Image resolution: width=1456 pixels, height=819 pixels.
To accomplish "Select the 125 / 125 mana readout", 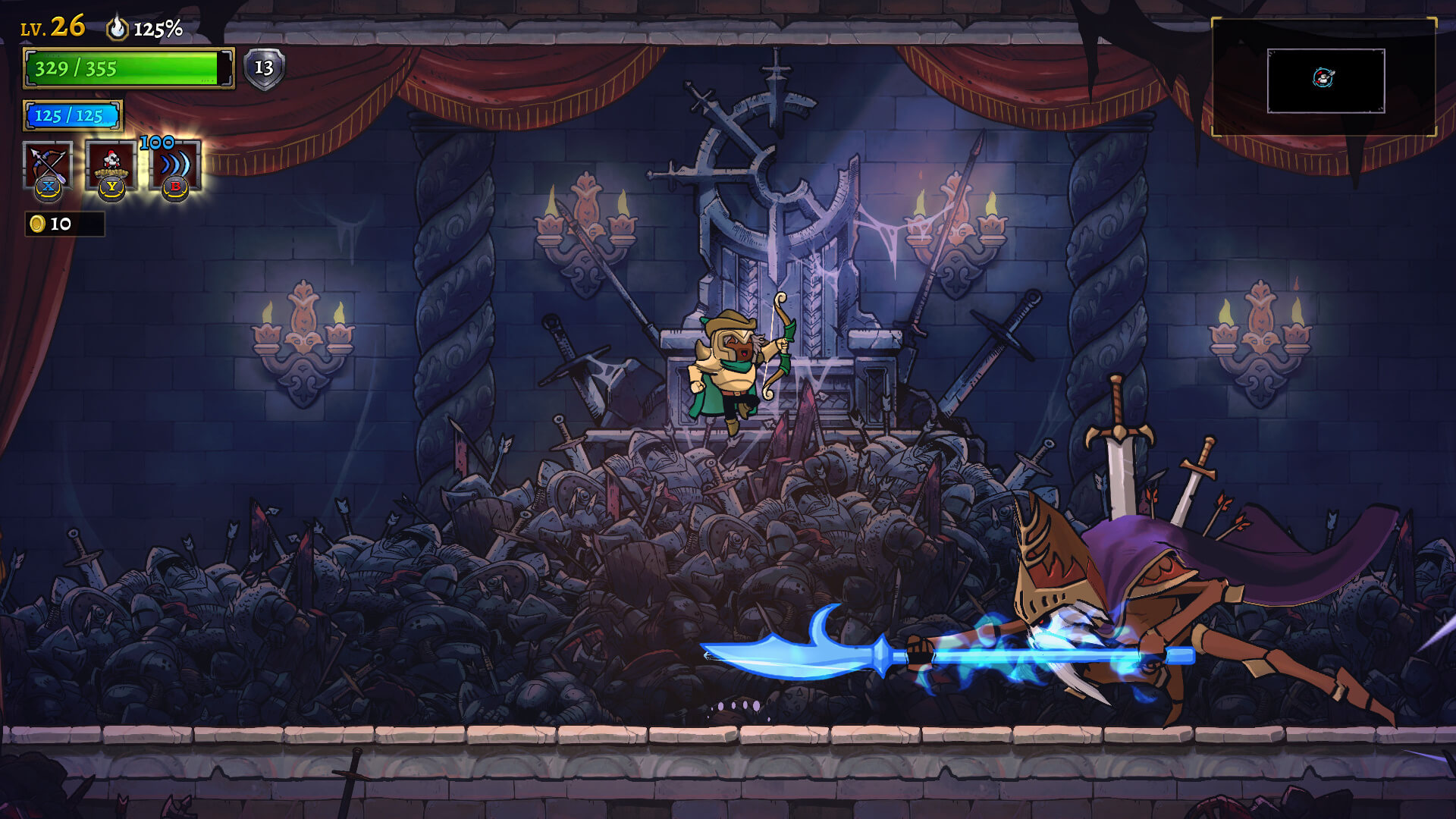I will coord(71,115).
